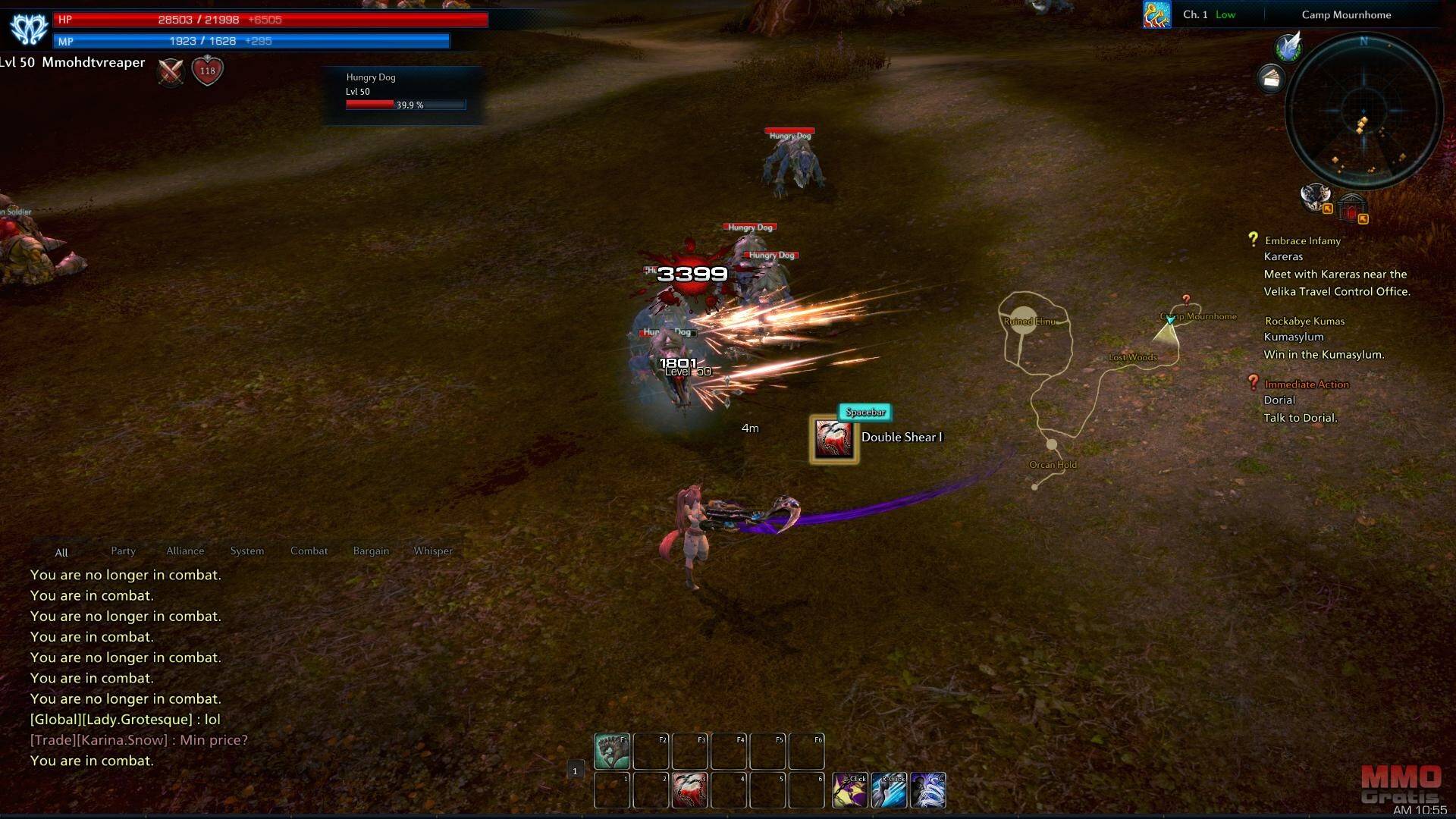Switch to the Bargain chat tab
1456x819 pixels.
(x=371, y=551)
